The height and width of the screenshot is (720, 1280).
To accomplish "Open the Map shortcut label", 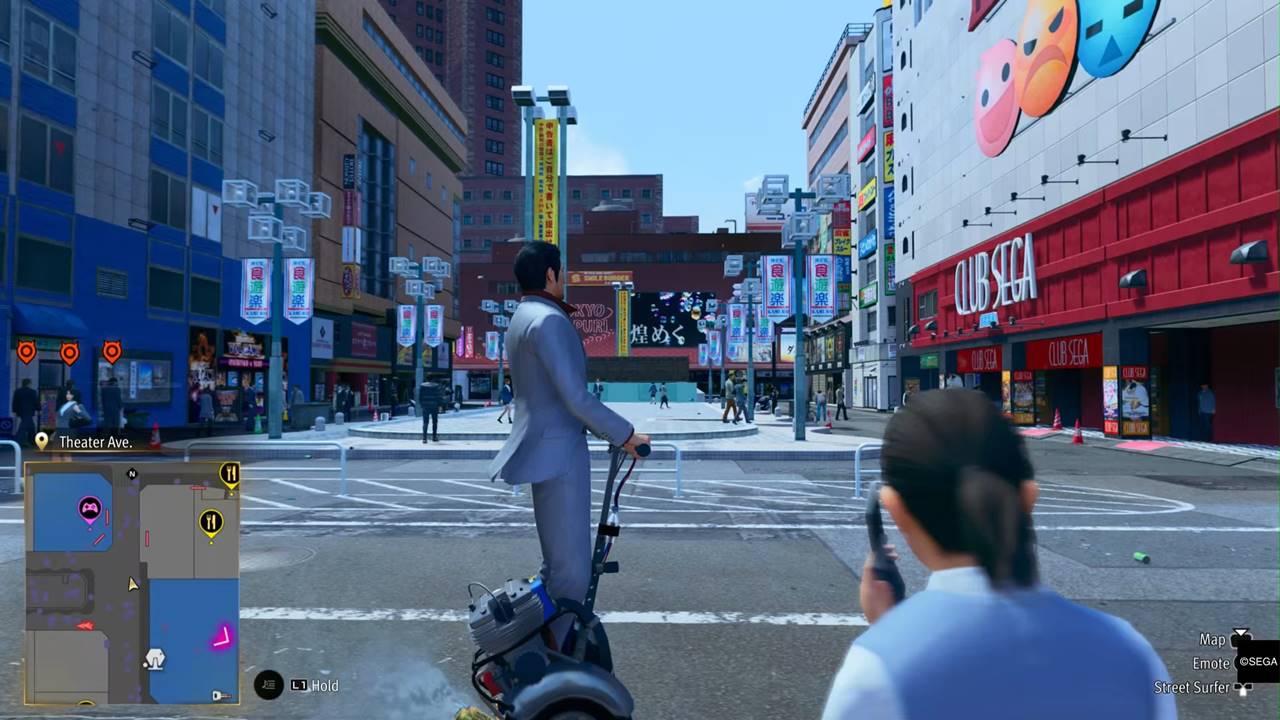I will tap(1213, 639).
